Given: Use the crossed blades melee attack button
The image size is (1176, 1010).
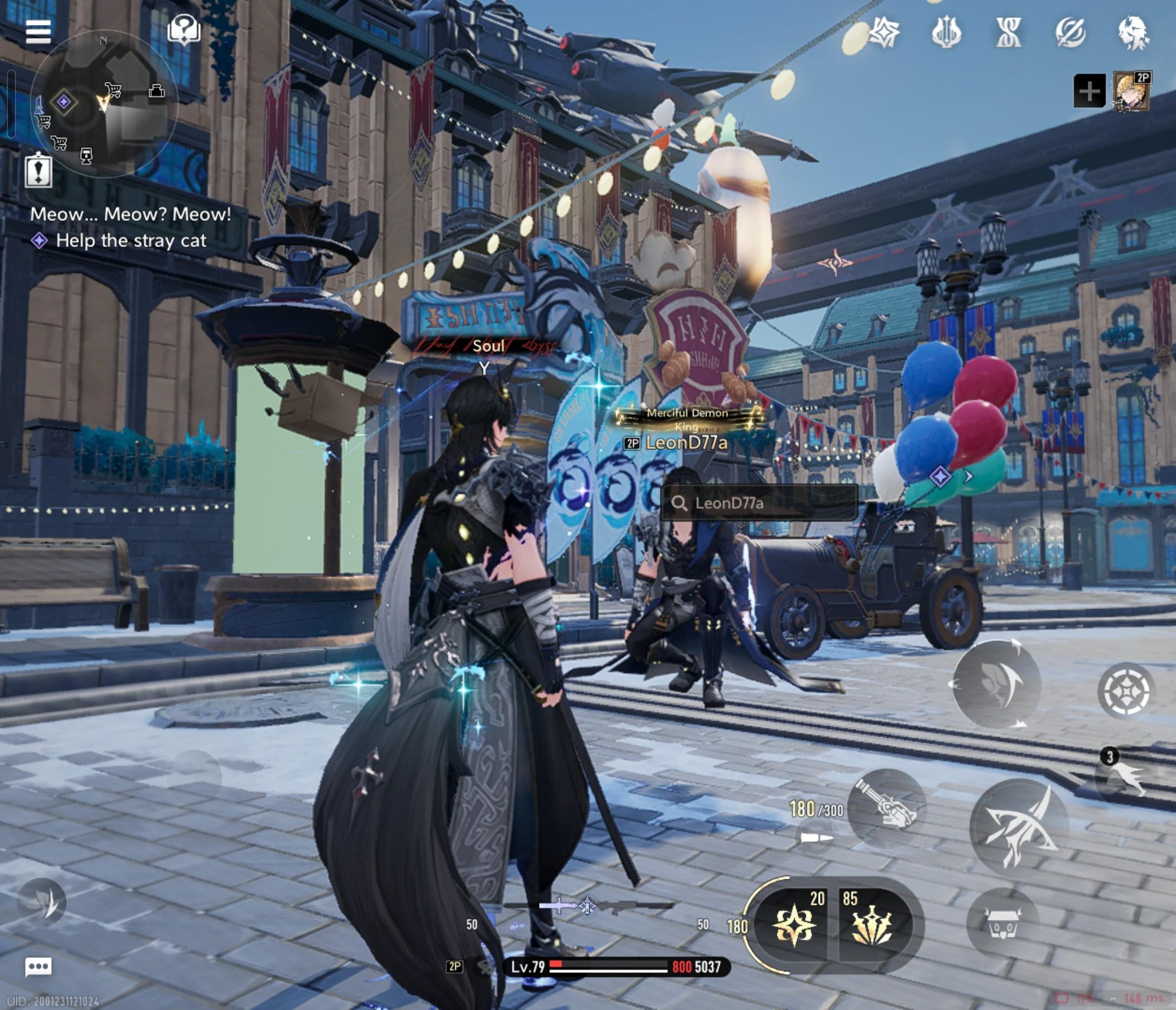Looking at the screenshot, I should click(1019, 829).
